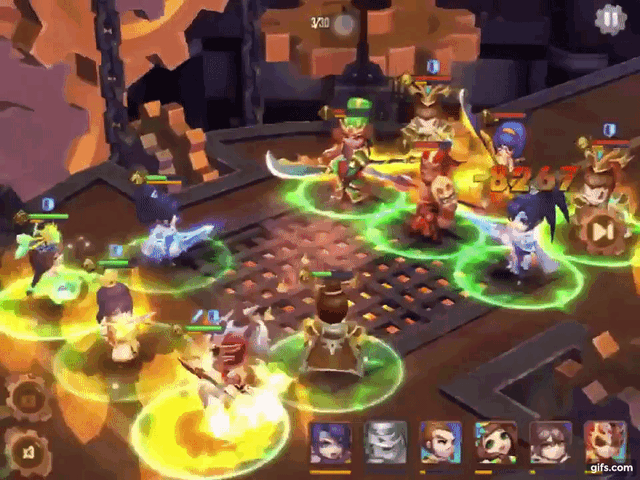Select the purple-haired hero portrait
Viewport: 640px width, 480px height.
330,442
